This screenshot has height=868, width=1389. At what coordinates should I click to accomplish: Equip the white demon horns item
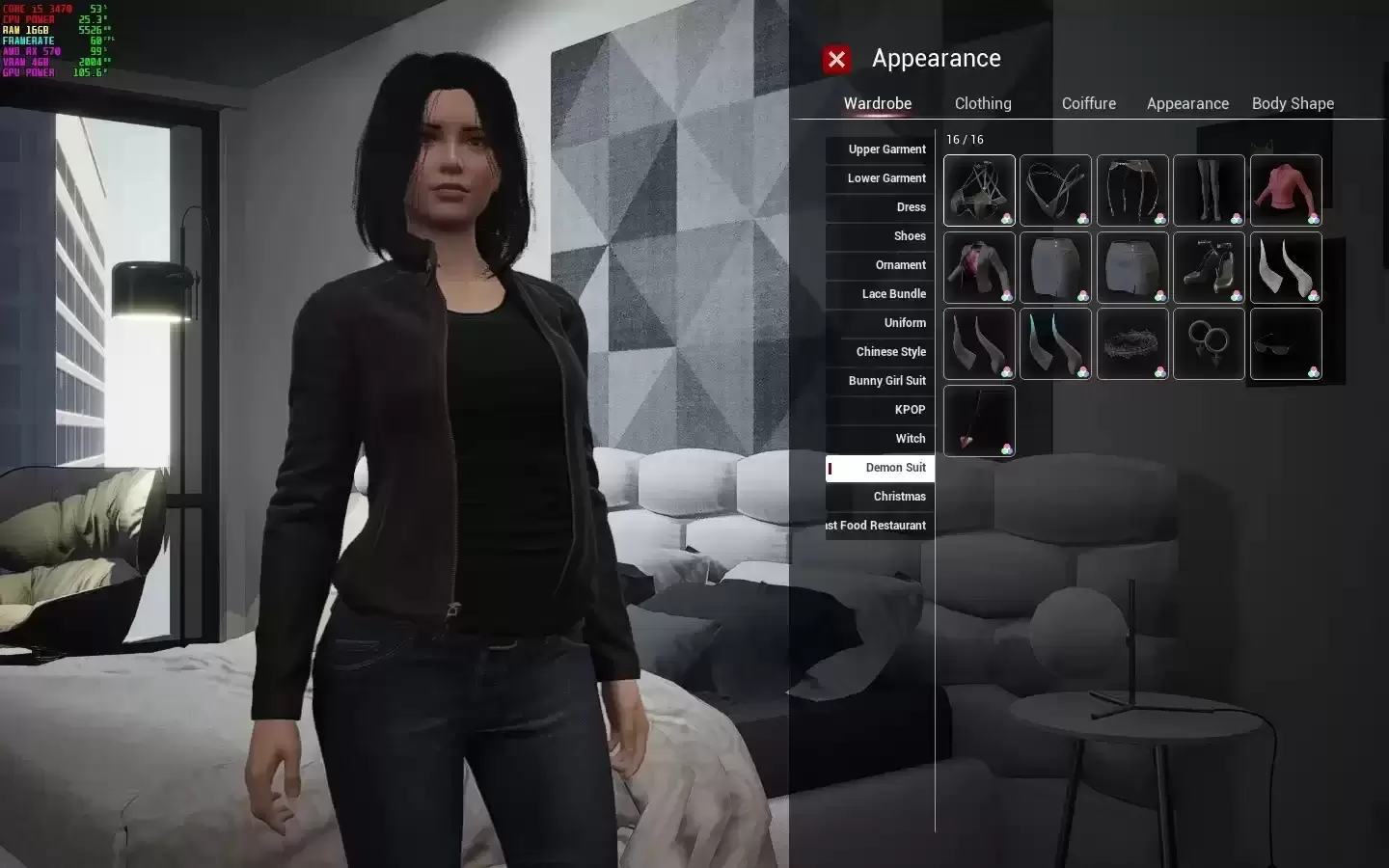point(1286,267)
